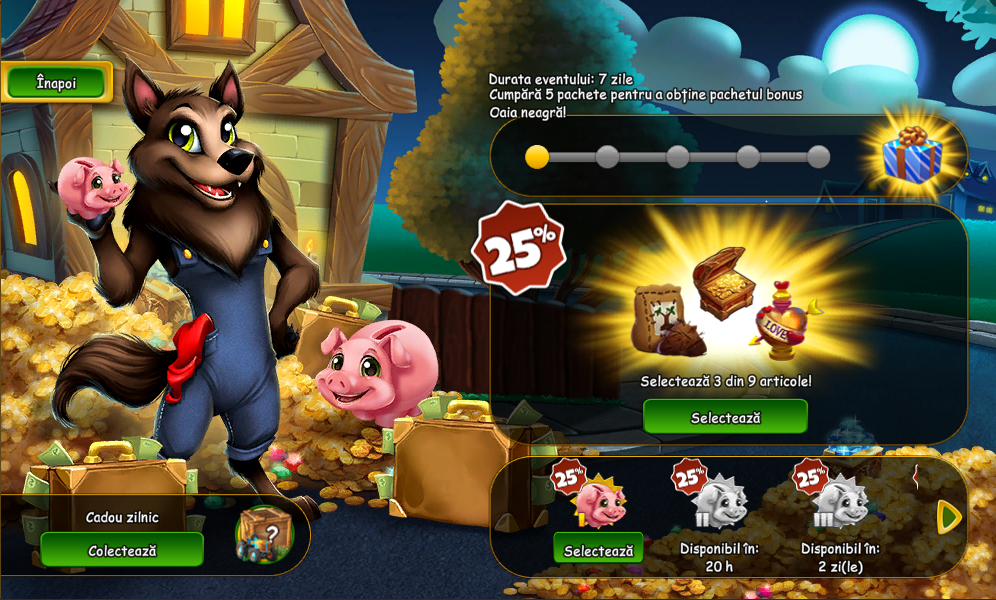The image size is (996, 600).
Task: Show more packages with the yellow arrow
Action: 948,516
